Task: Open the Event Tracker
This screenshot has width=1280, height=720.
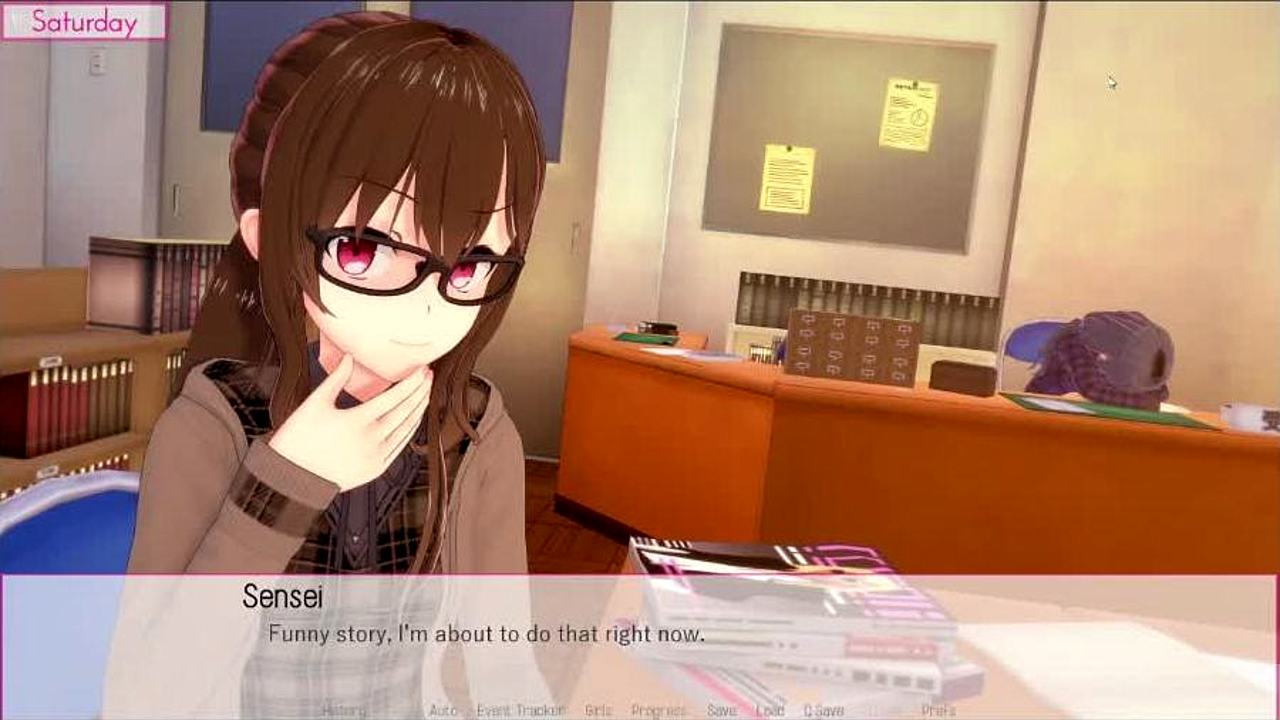Action: [x=520, y=710]
